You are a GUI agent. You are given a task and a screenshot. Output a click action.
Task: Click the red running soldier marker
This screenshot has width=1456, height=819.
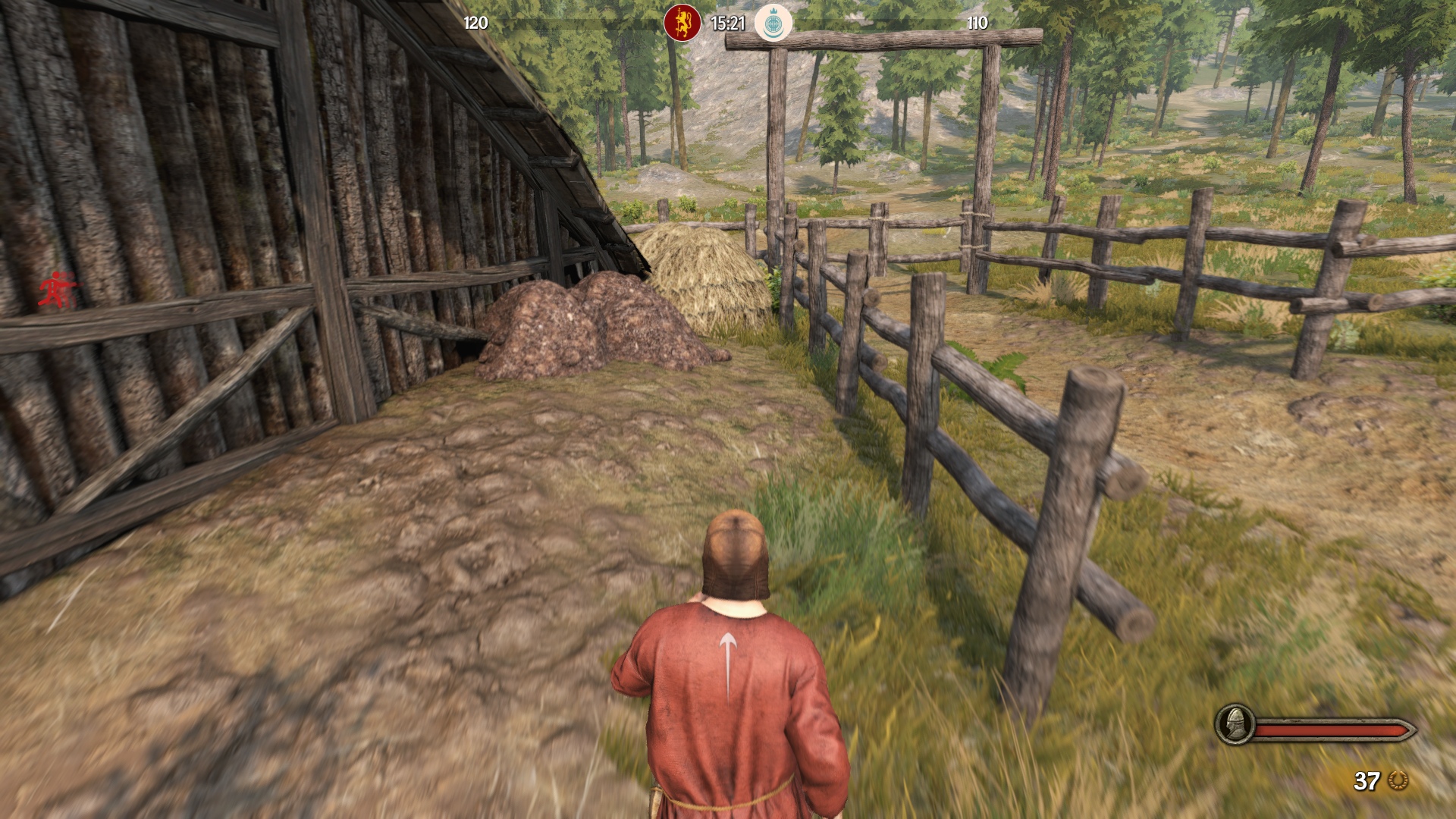56,289
